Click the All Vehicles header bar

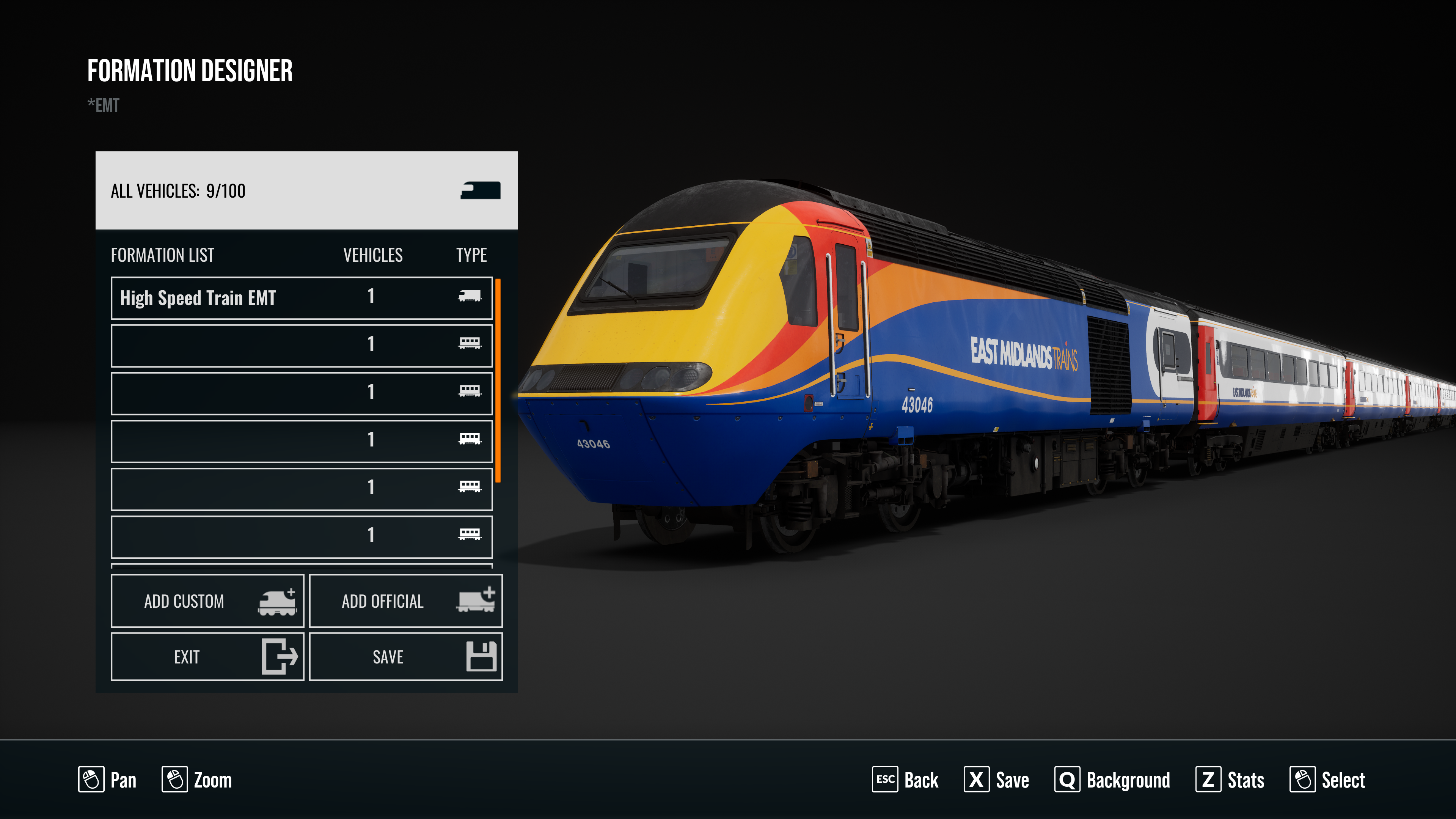coord(306,190)
